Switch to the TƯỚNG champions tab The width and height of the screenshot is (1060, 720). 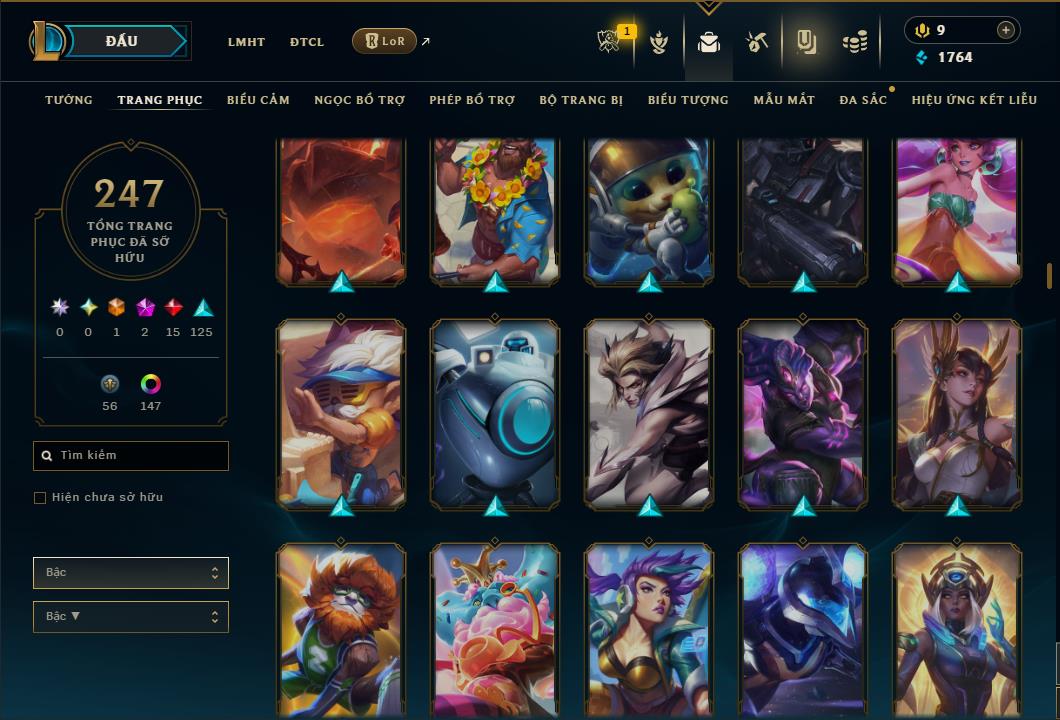point(69,100)
